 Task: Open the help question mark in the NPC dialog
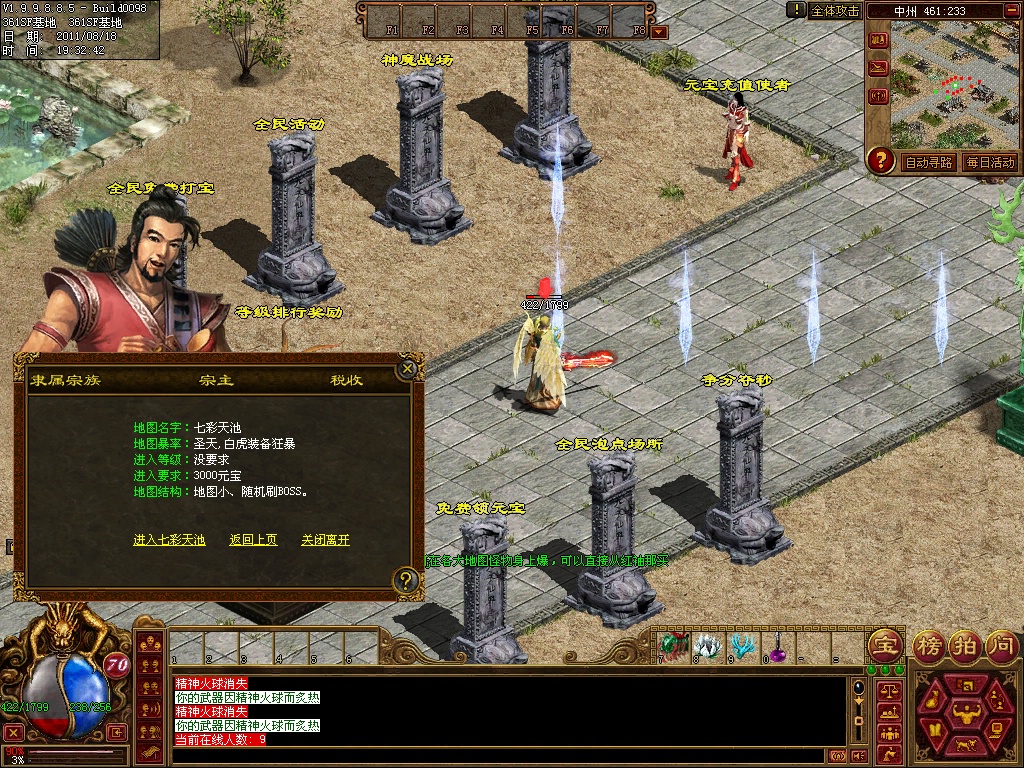405,578
